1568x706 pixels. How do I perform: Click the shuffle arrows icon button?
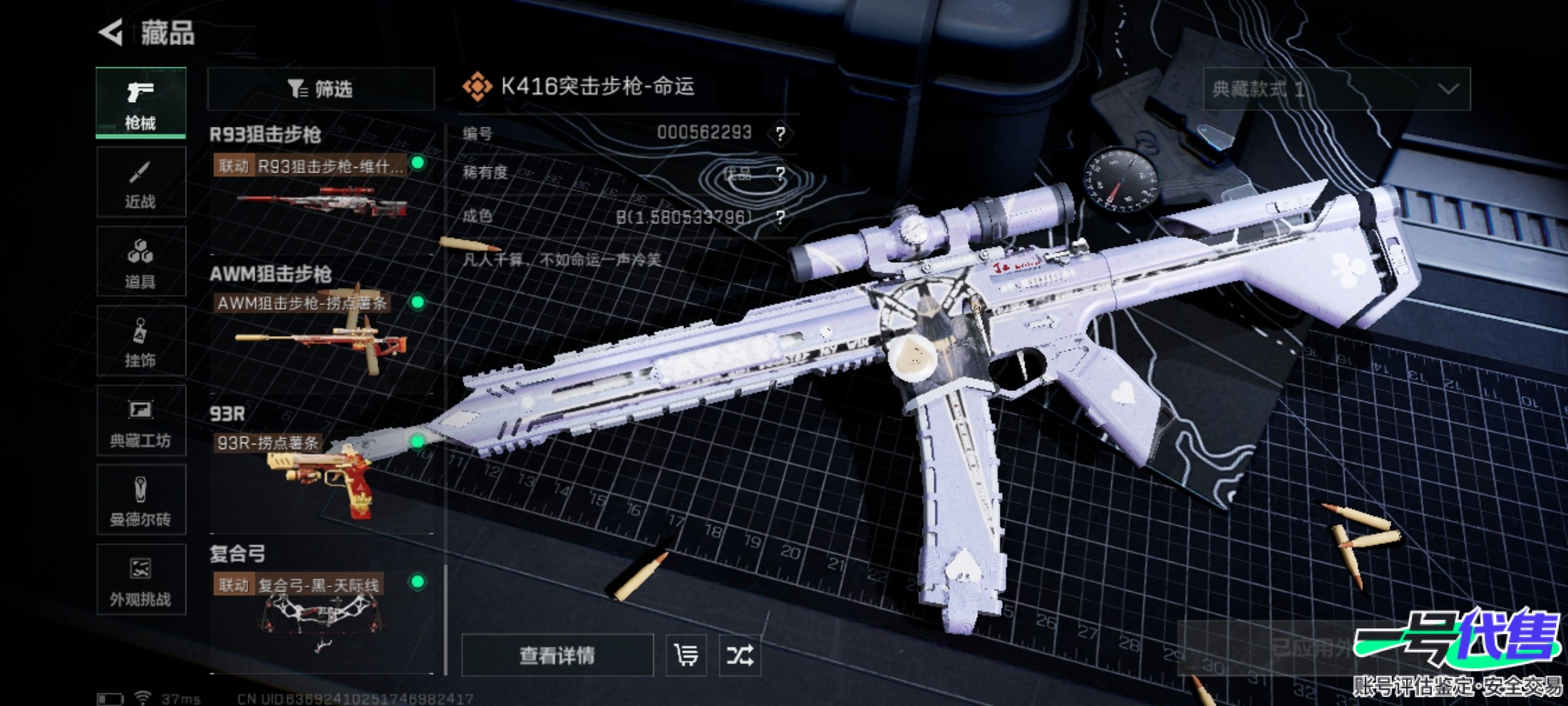point(740,655)
